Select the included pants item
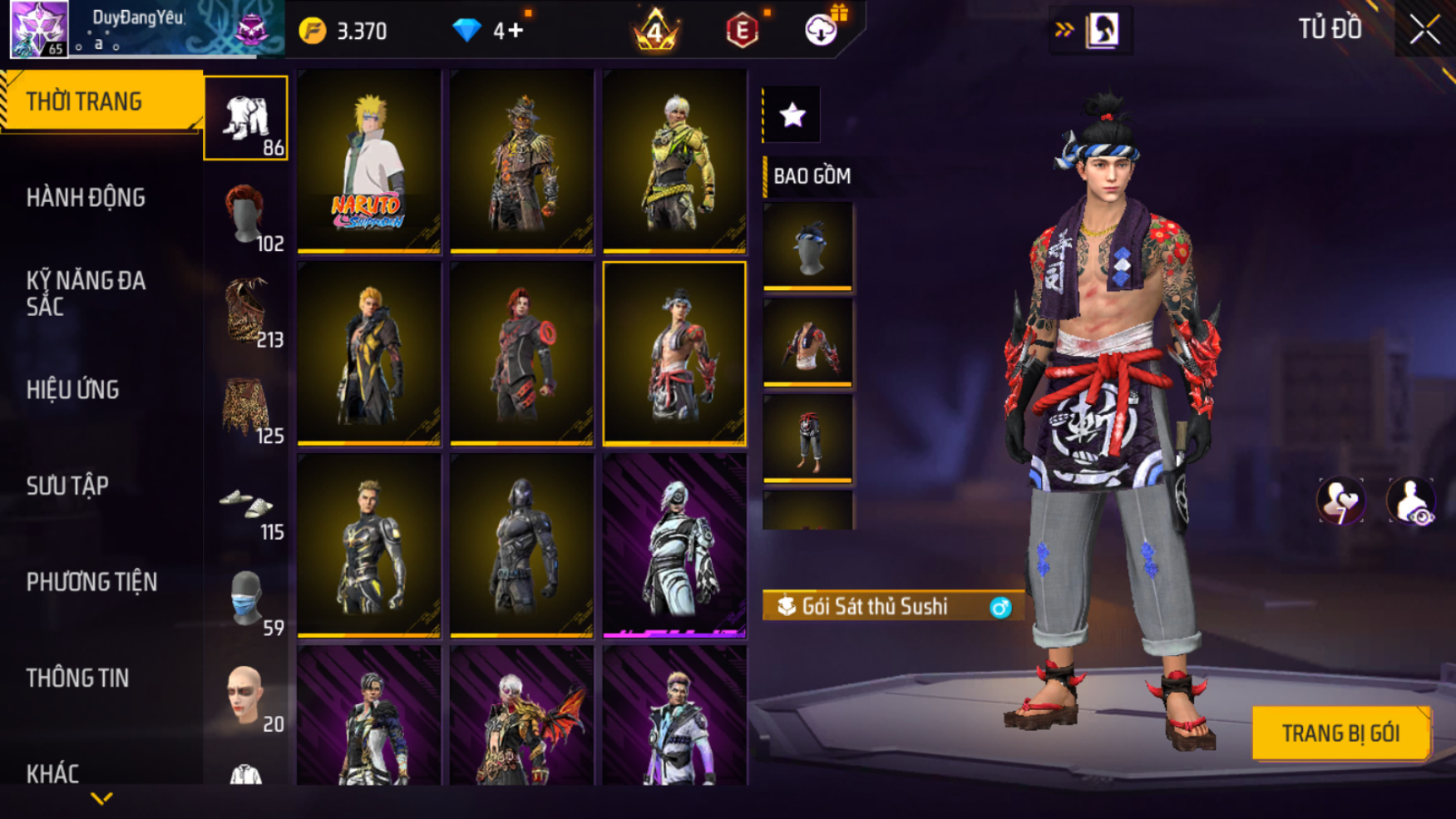 807,438
